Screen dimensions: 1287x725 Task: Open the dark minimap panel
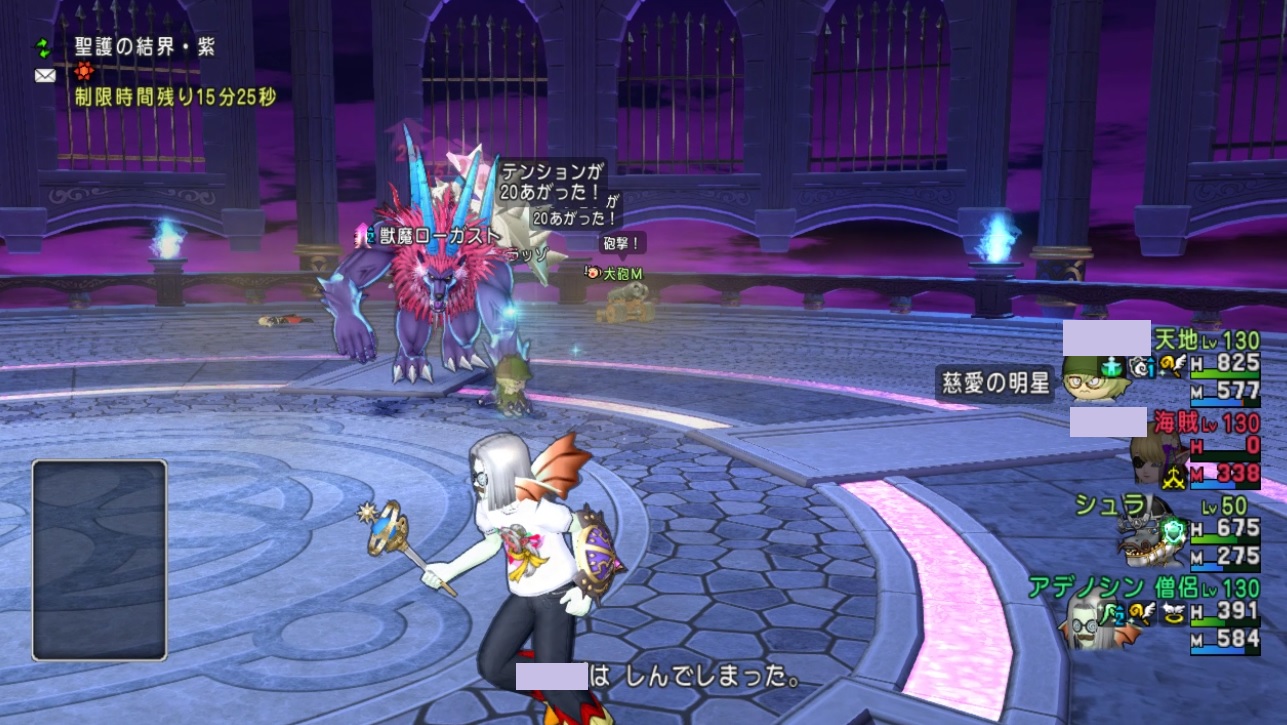point(99,559)
